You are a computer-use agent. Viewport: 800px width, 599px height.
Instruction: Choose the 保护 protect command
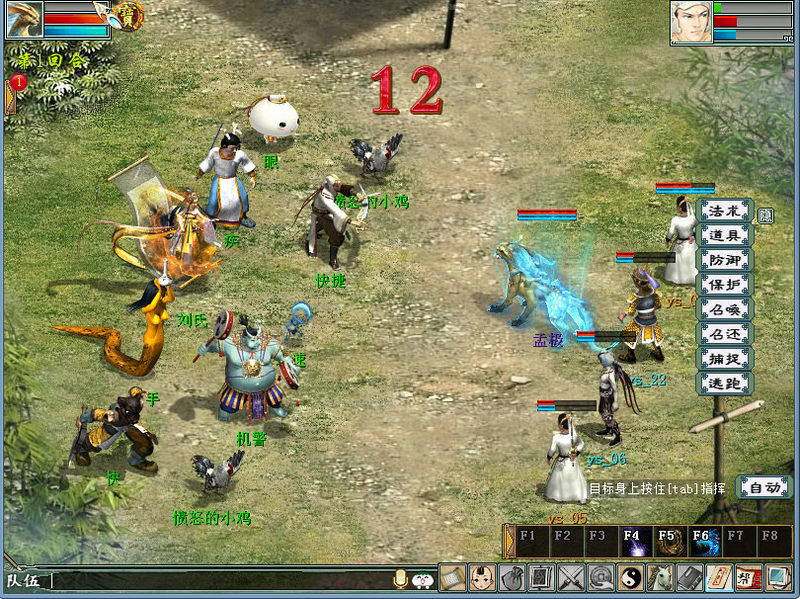725,285
